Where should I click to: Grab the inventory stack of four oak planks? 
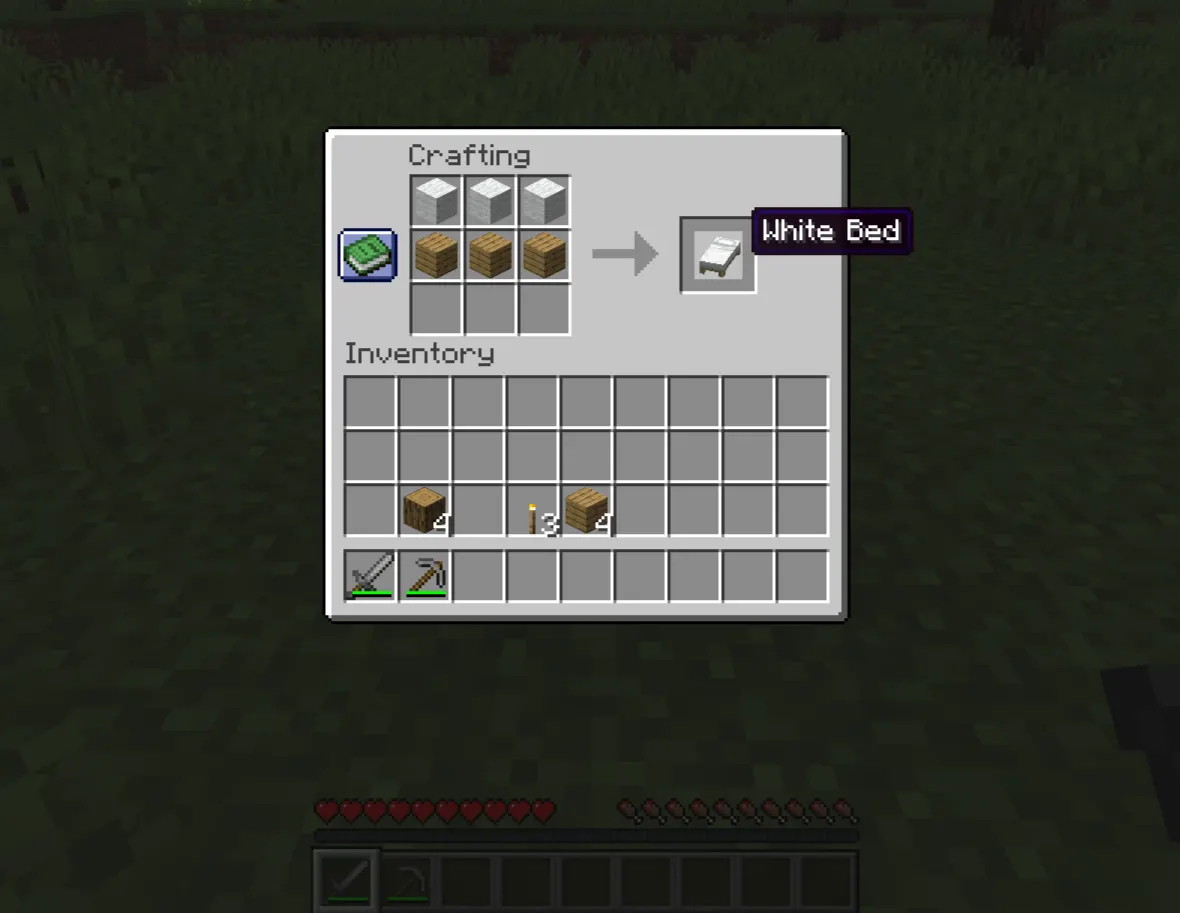tap(587, 510)
